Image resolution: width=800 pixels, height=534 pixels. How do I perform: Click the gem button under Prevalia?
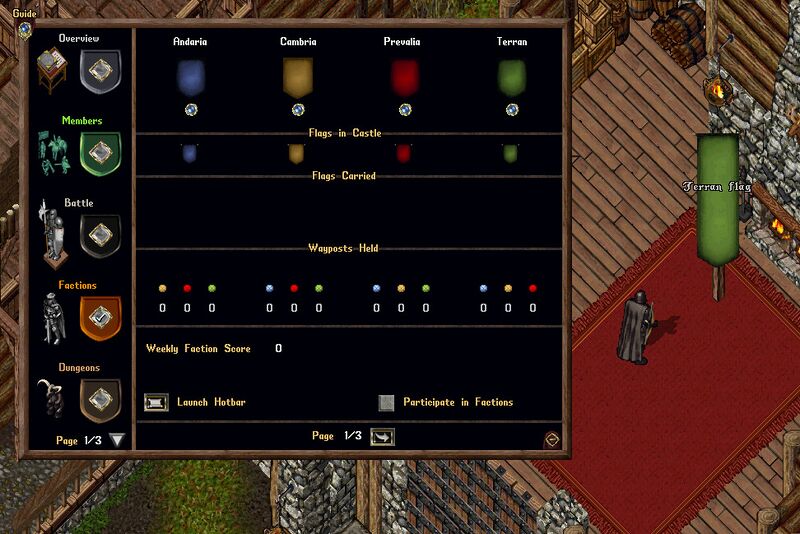click(404, 109)
